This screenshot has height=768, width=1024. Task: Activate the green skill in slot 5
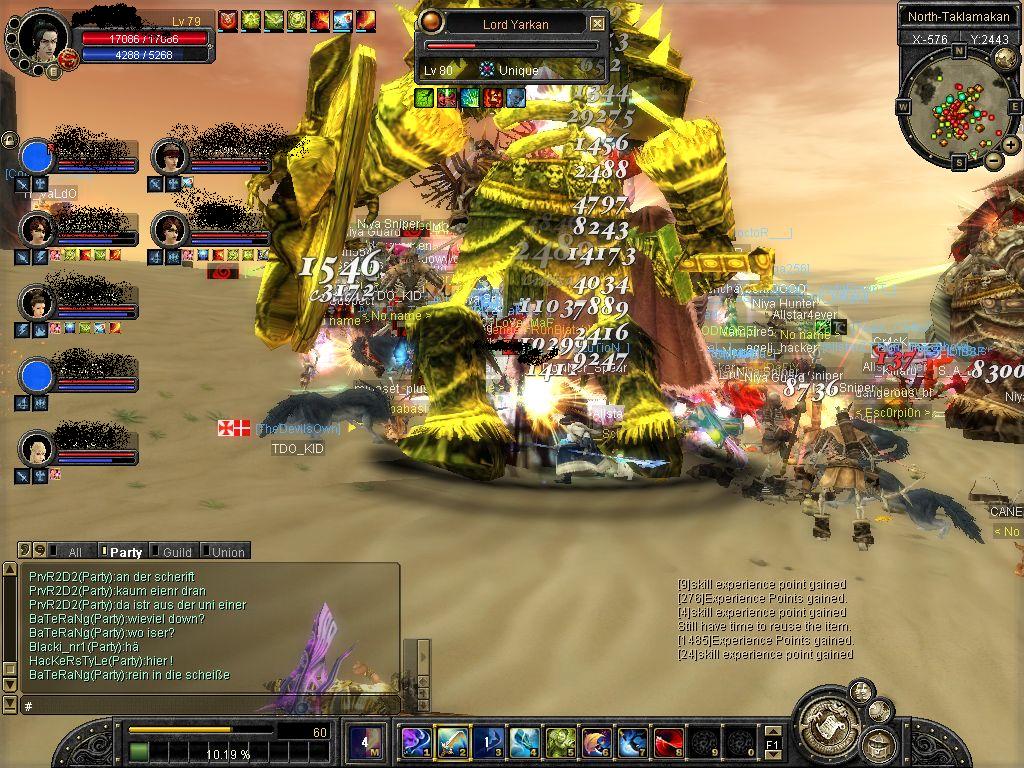(x=561, y=743)
